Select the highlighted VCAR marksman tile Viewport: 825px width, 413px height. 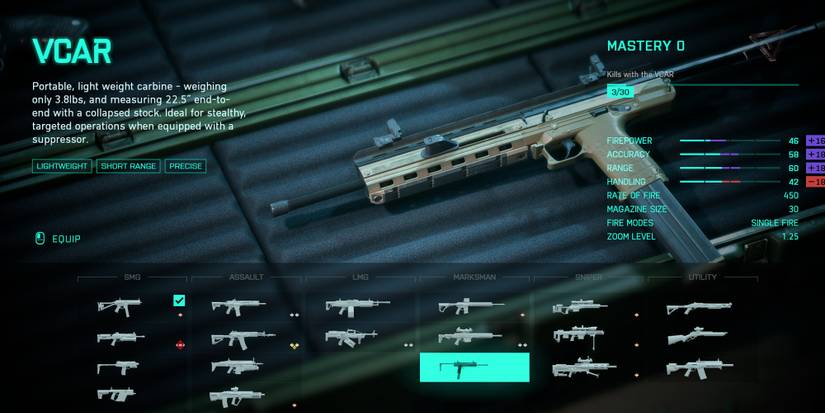coord(474,367)
